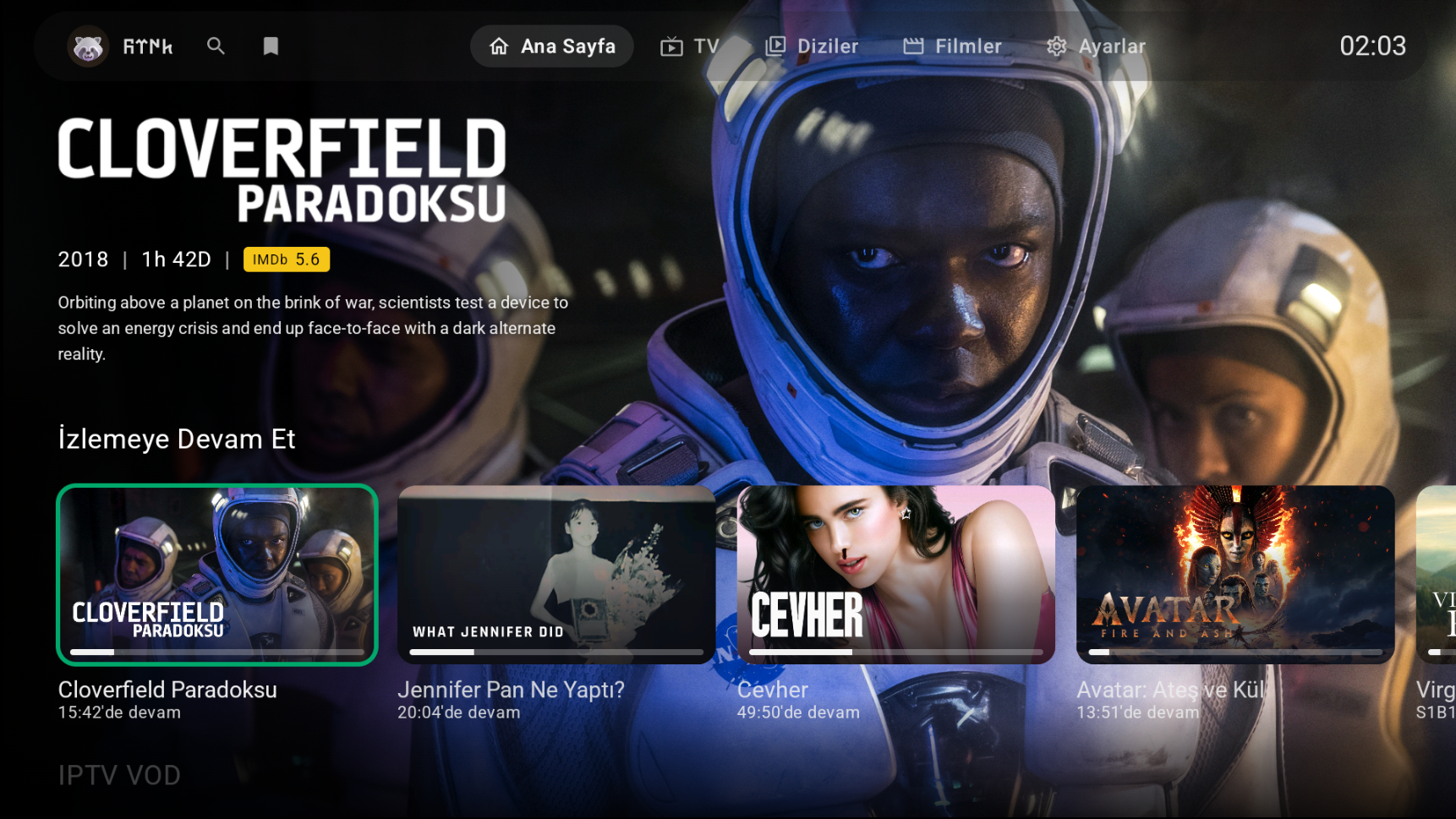Resume Avatar: Fire and Ash card
The height and width of the screenshot is (819, 1456).
(1235, 574)
